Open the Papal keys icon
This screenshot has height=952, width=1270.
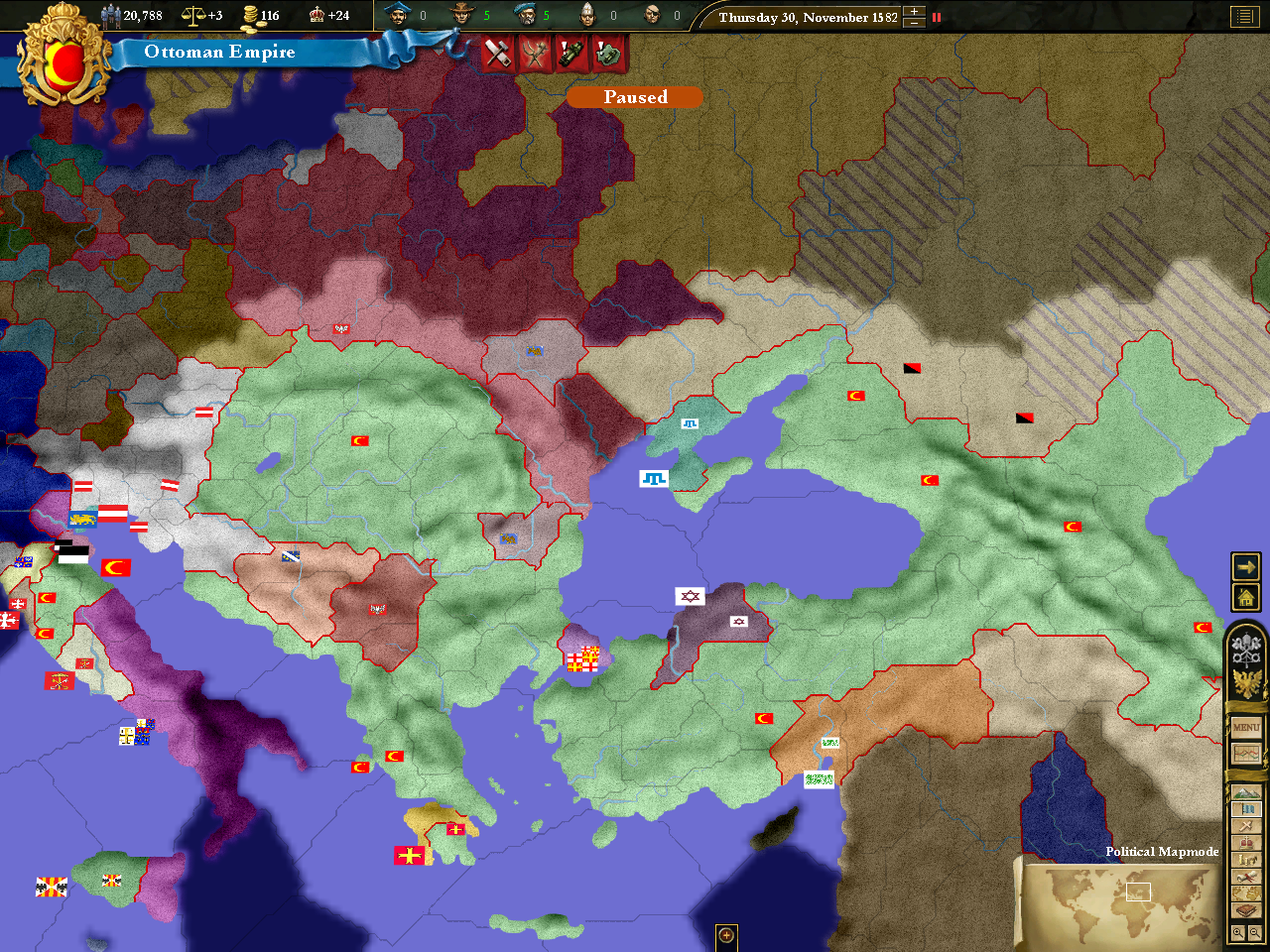[x=1246, y=650]
